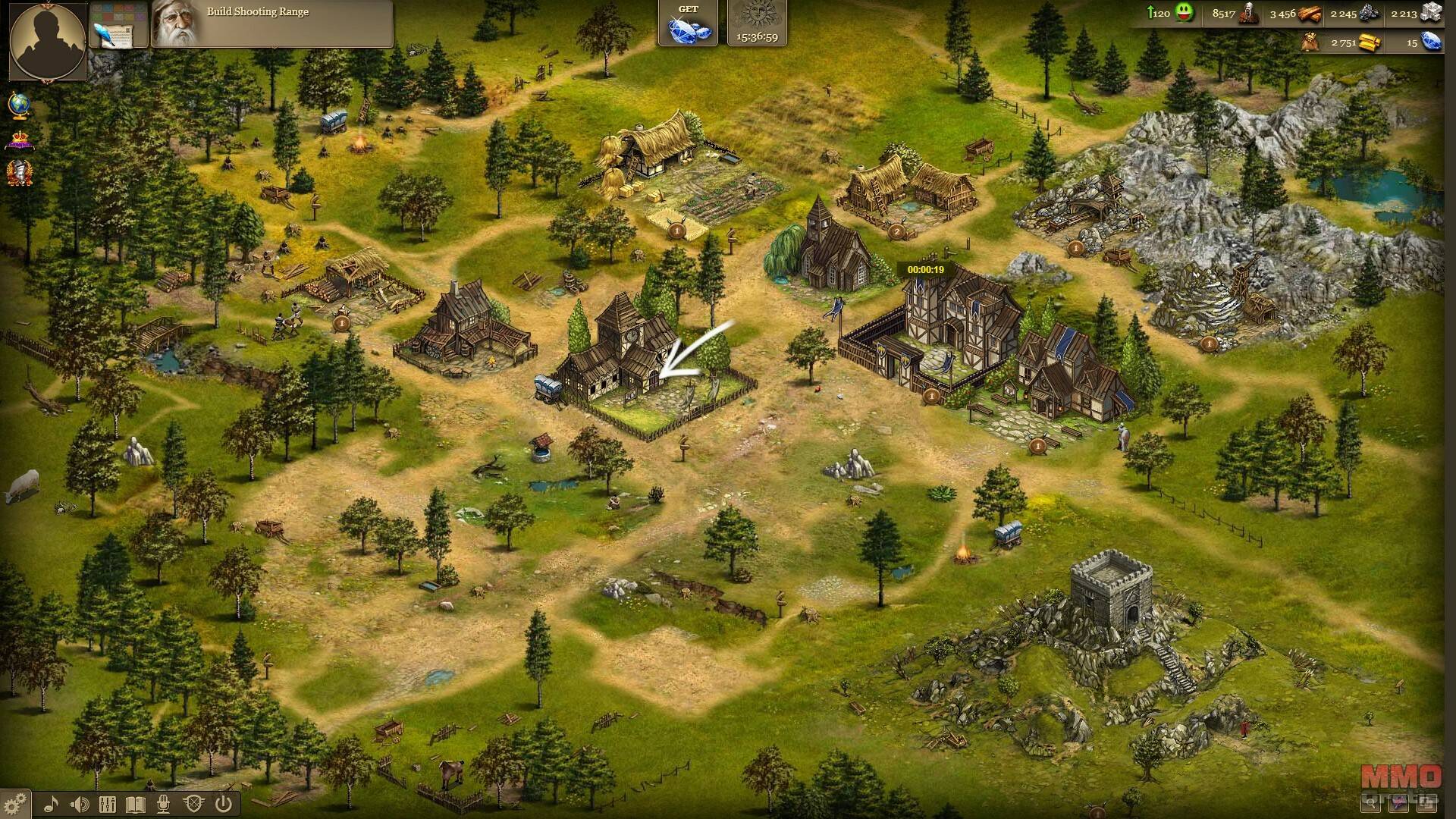Select the wood logs resource icon
The image size is (1456, 819).
point(1310,14)
